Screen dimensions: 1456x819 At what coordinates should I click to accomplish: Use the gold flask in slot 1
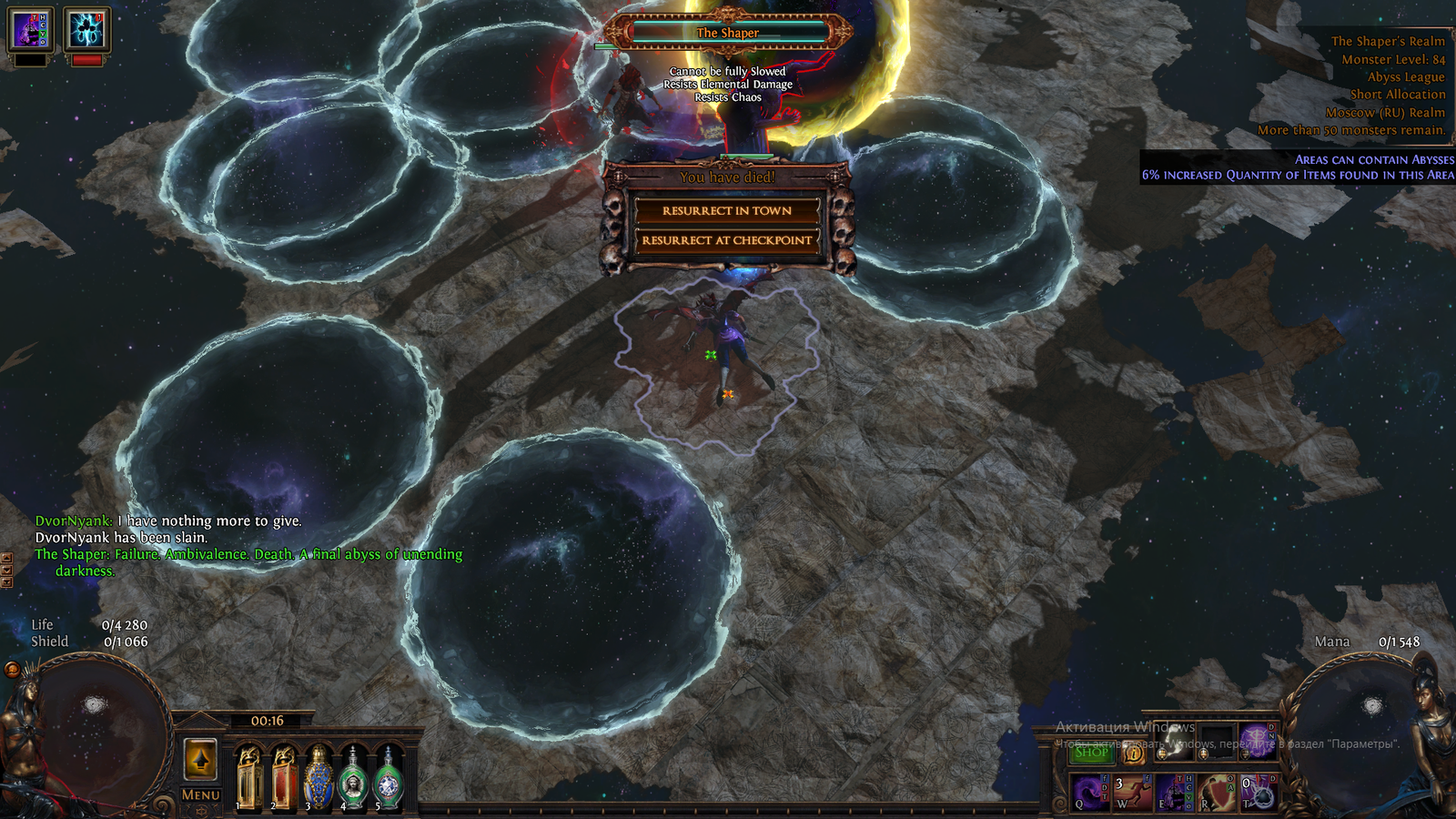click(x=248, y=778)
